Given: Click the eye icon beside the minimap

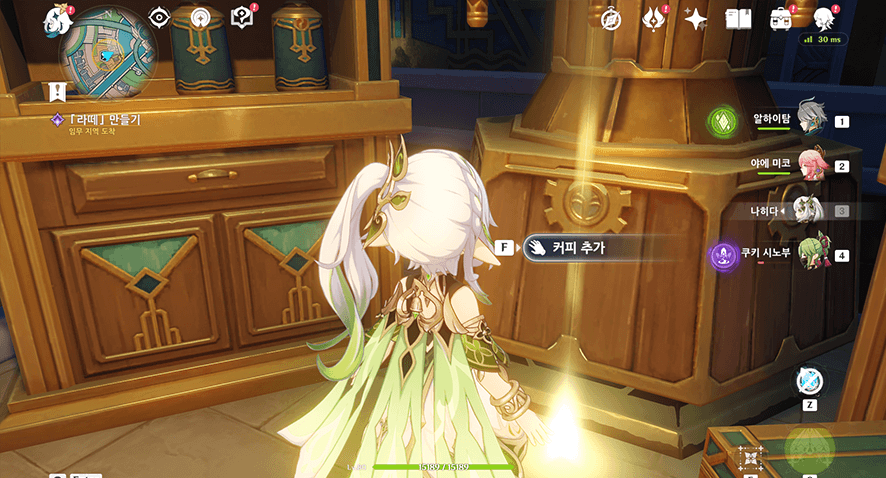Looking at the screenshot, I should (x=159, y=17).
